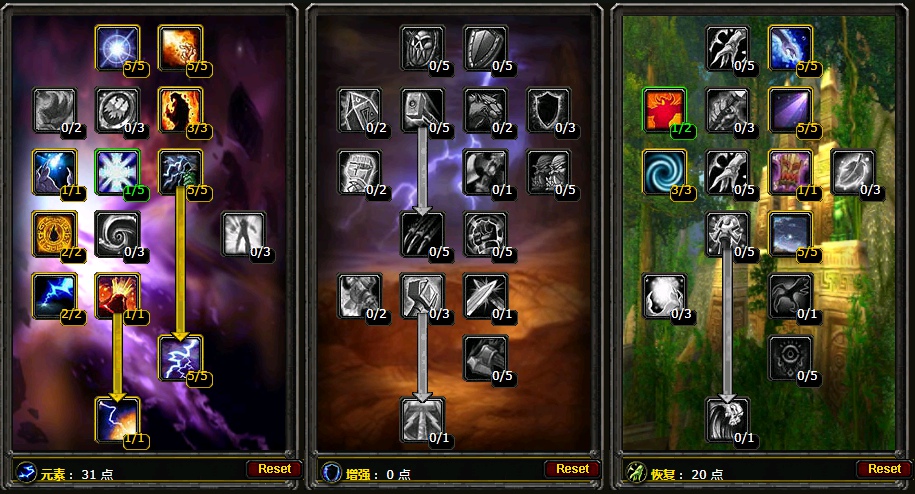Click the snowflake talent showing 1/5
Viewport: 915px width, 494px height.
[117, 172]
